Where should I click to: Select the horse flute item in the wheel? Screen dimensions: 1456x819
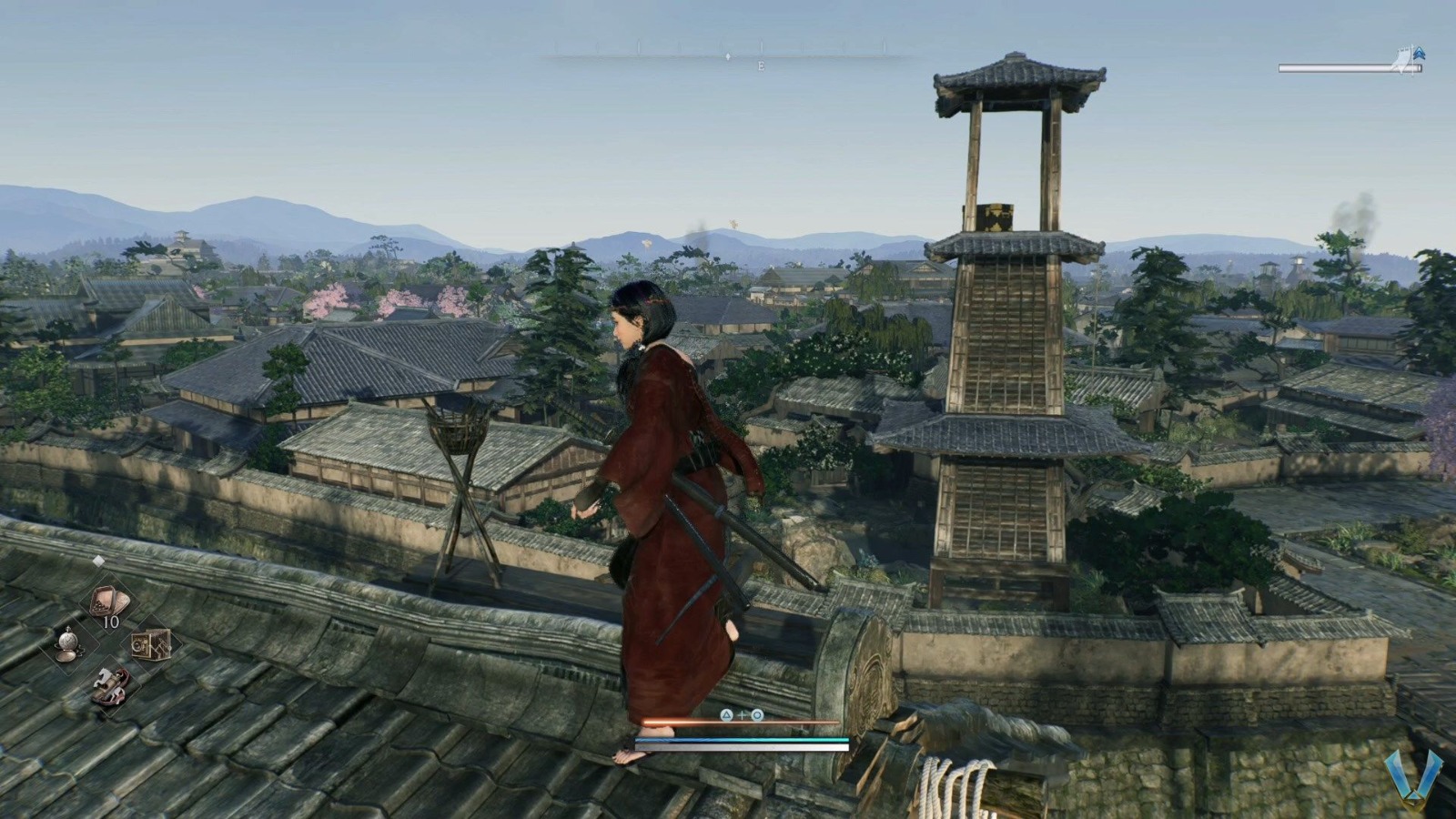pyautogui.click(x=109, y=685)
